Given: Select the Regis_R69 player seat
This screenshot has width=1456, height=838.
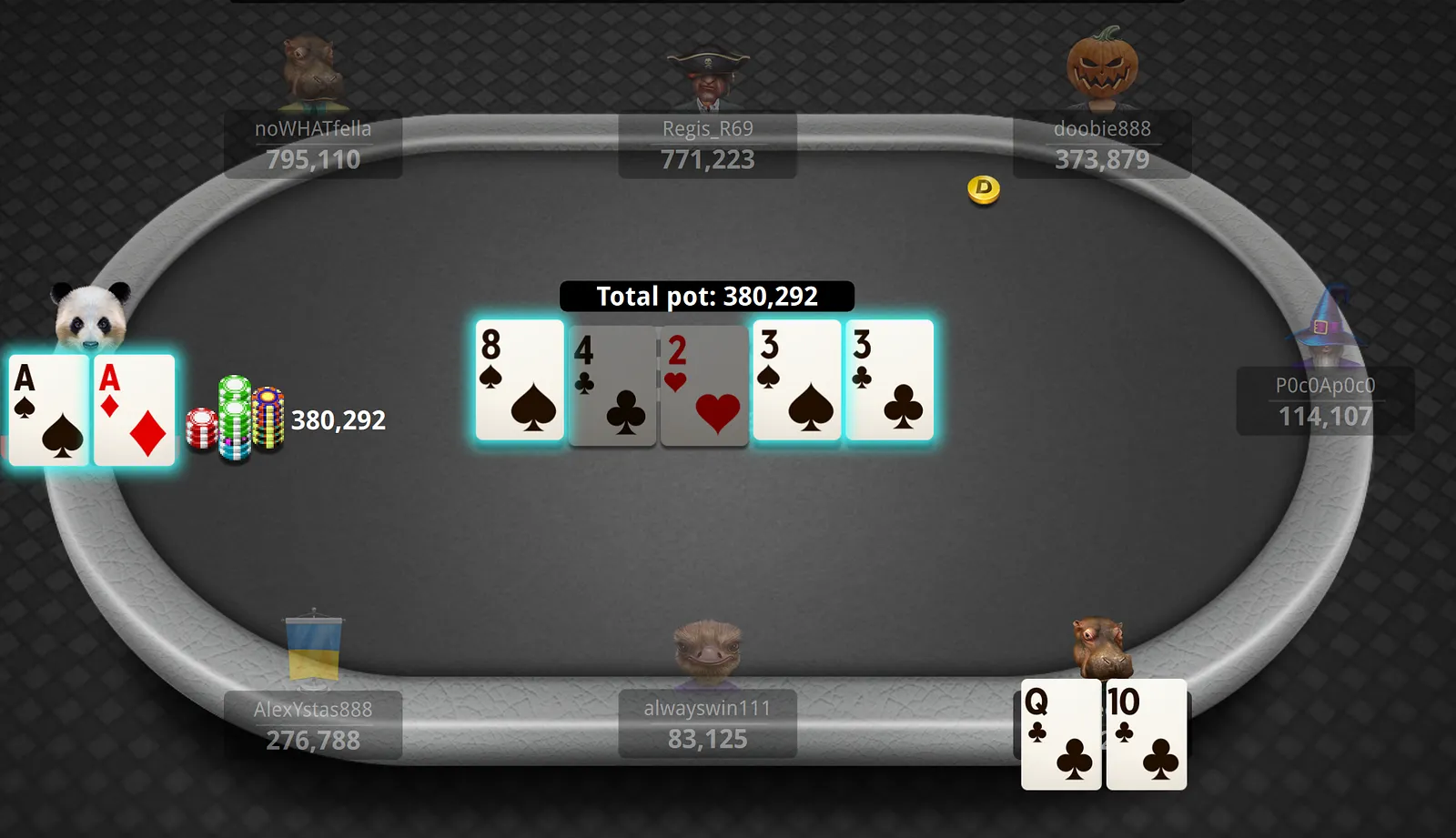Looking at the screenshot, I should (707, 145).
